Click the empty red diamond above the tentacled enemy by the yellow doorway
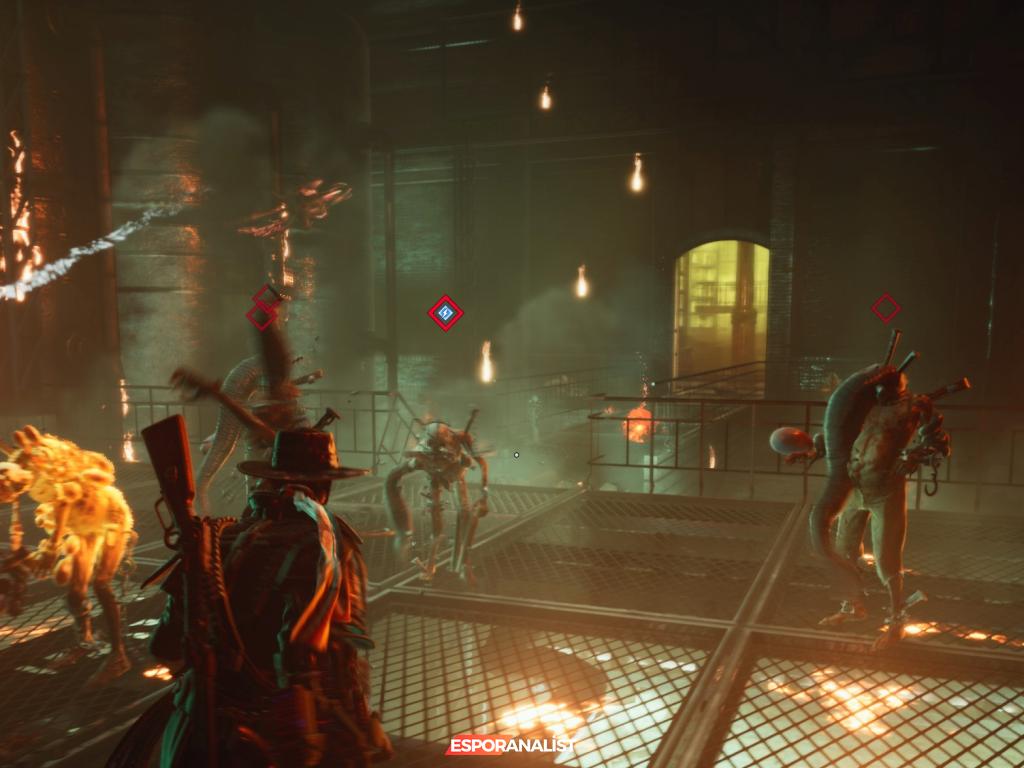This screenshot has height=768, width=1024. (885, 308)
